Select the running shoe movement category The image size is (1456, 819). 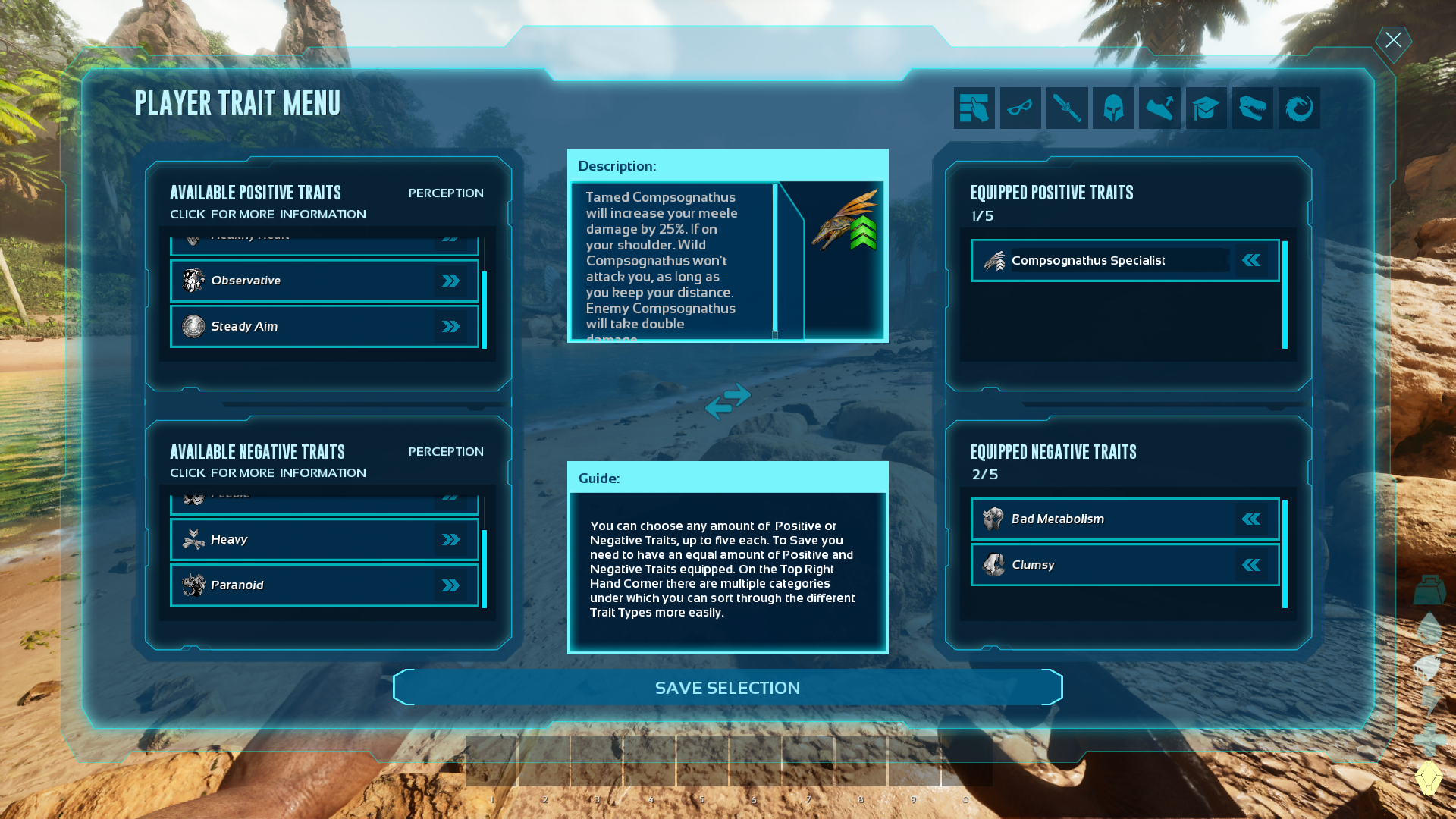pos(1159,108)
